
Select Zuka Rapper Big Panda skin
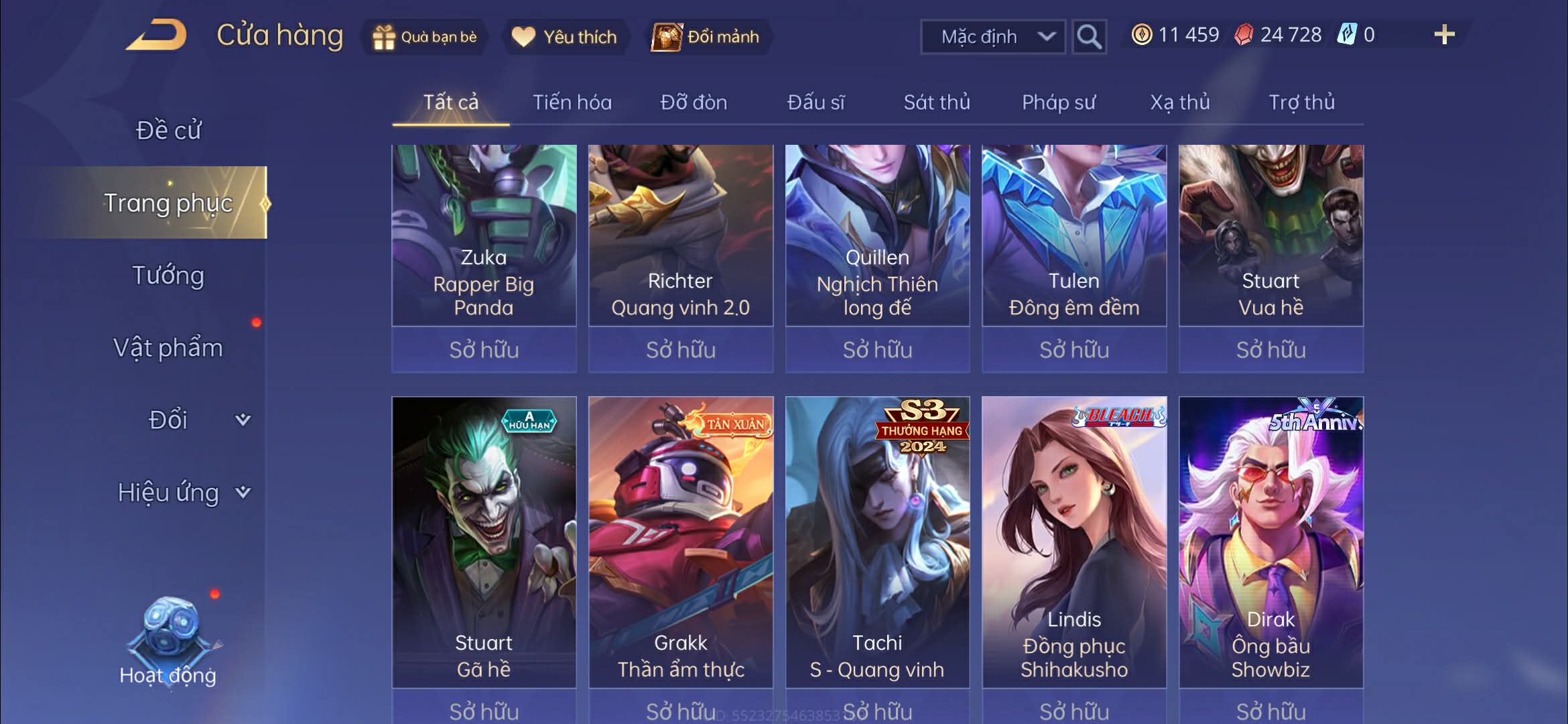[484, 235]
